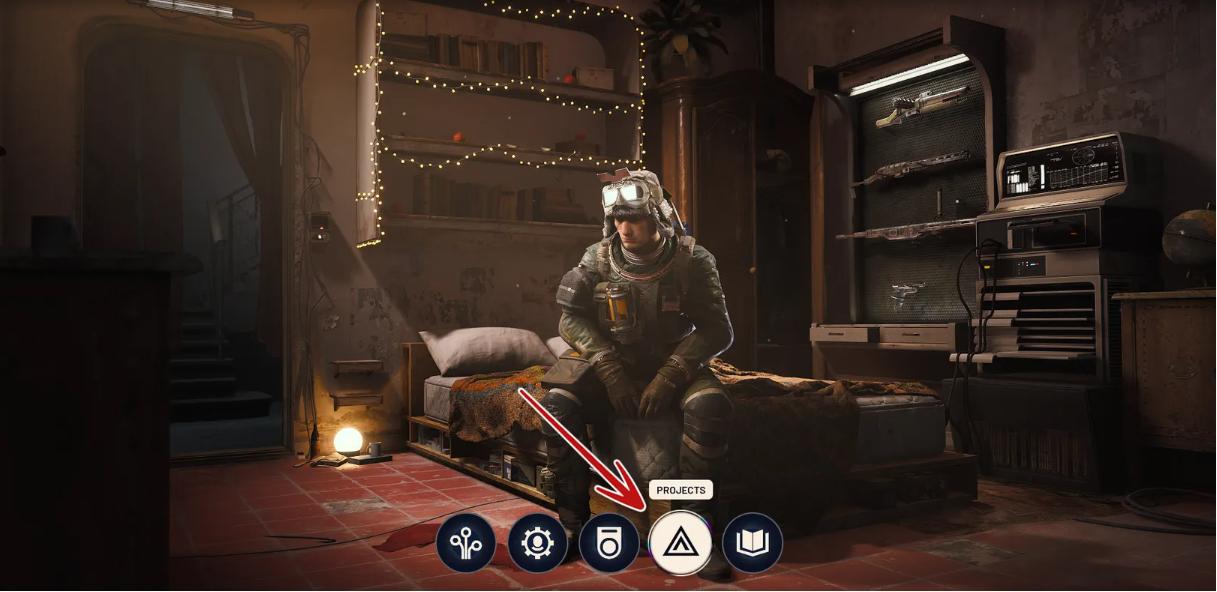Click the gear with person icon
Viewport: 1217px width, 592px height.
coord(537,543)
